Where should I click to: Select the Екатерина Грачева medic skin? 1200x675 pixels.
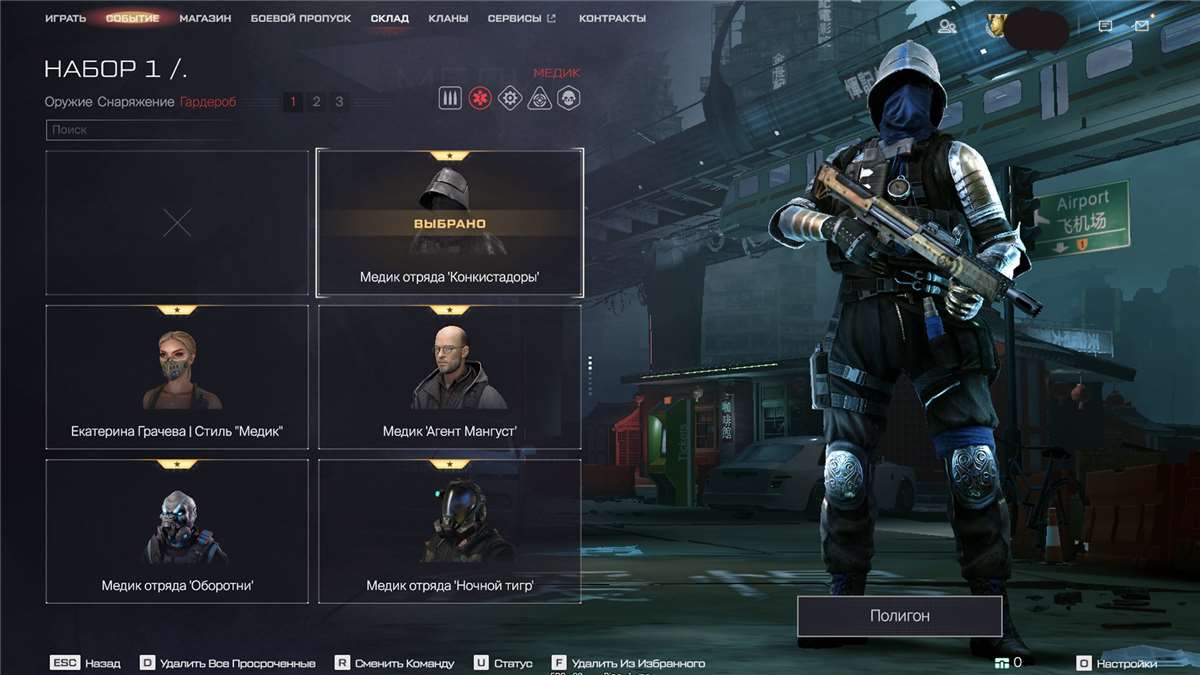pyautogui.click(x=177, y=376)
